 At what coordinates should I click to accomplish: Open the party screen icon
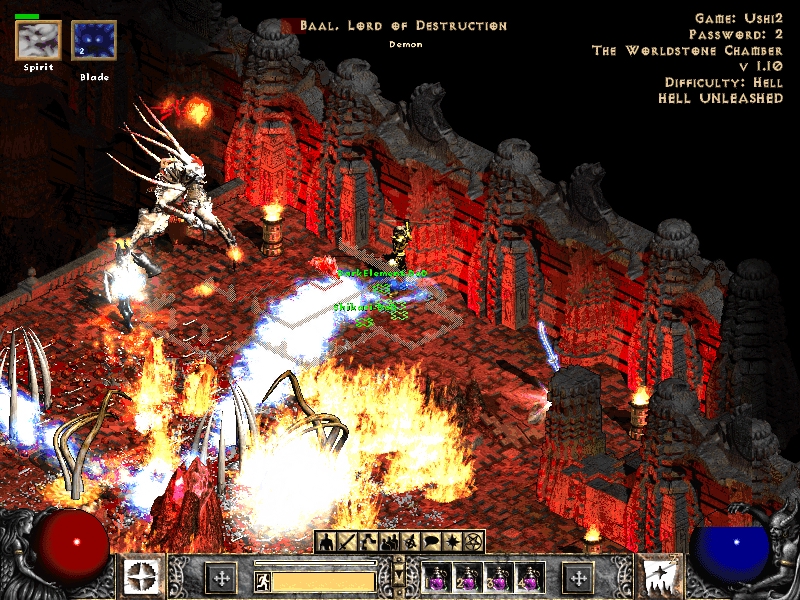click(388, 542)
